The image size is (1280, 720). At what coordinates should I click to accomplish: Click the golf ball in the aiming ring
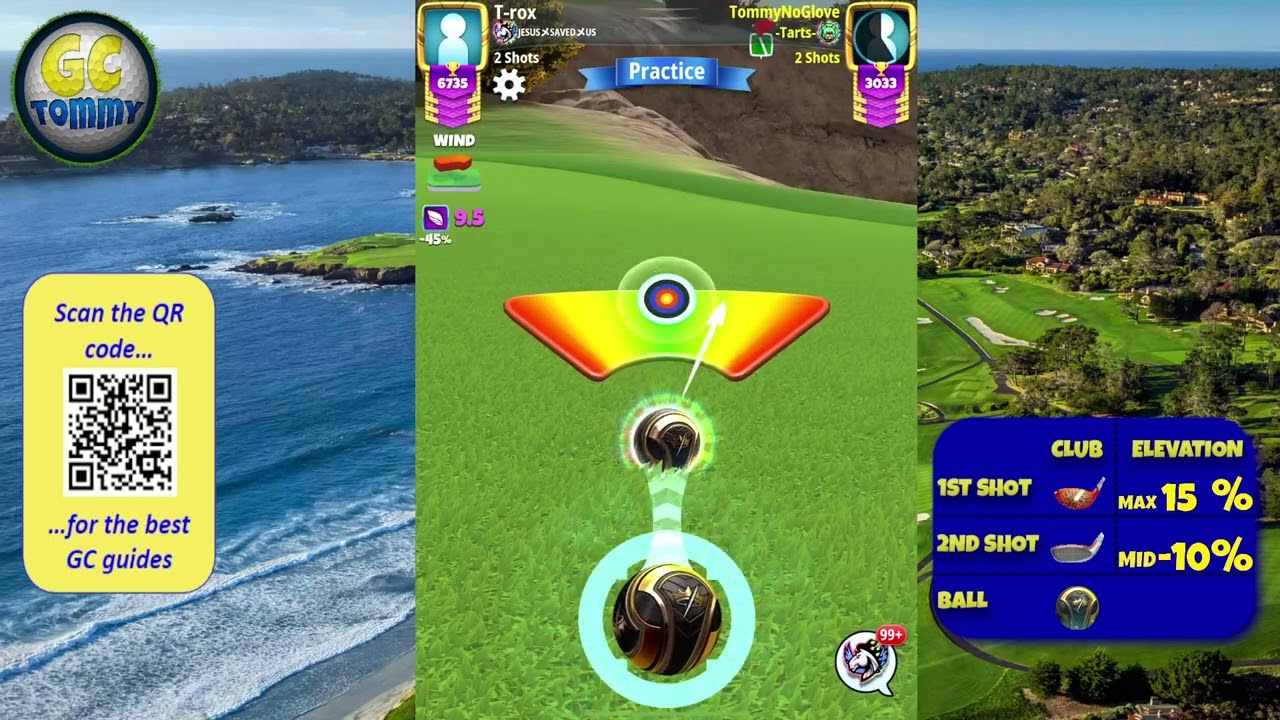tap(666, 620)
